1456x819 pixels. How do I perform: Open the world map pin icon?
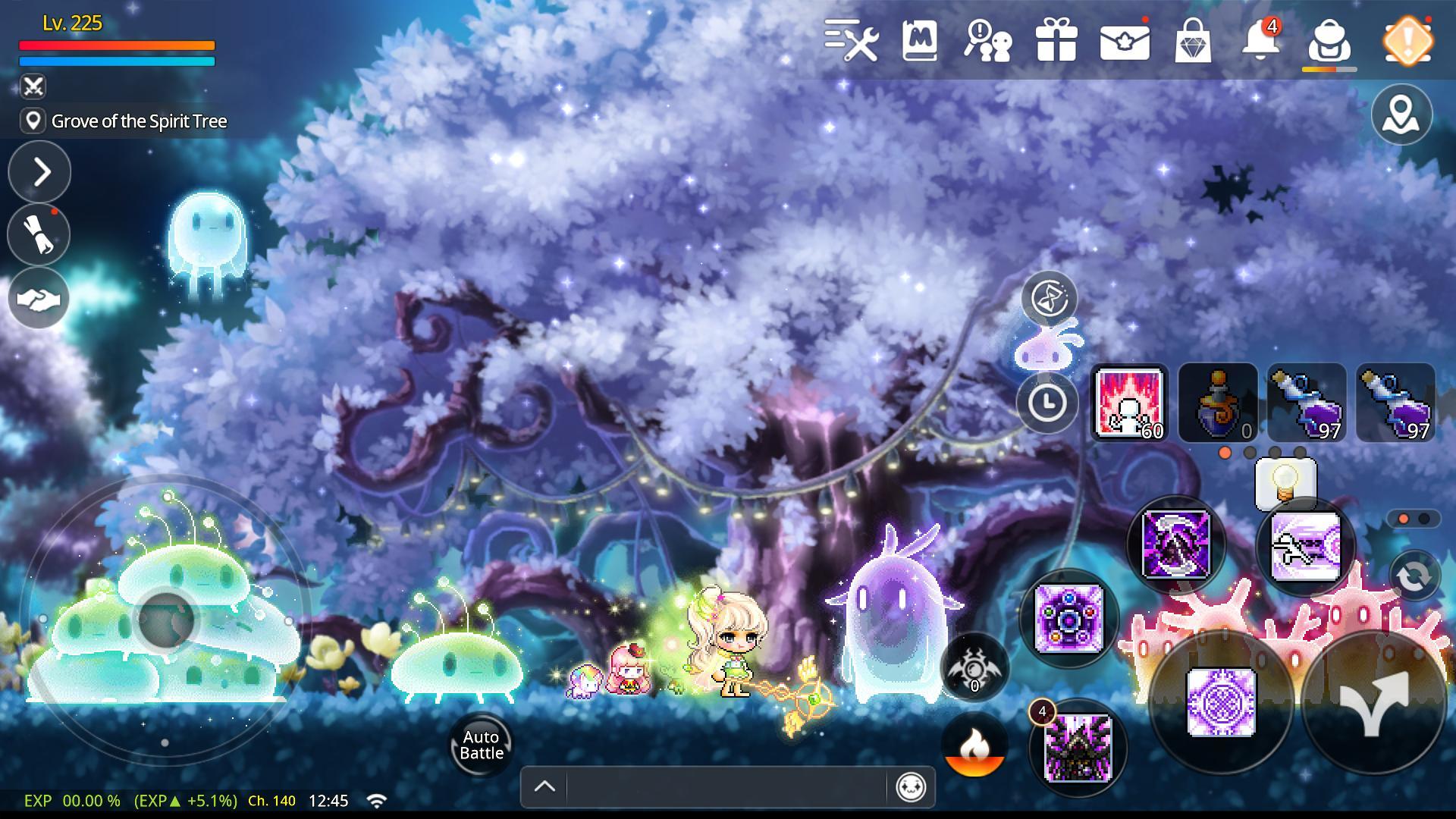[1402, 115]
